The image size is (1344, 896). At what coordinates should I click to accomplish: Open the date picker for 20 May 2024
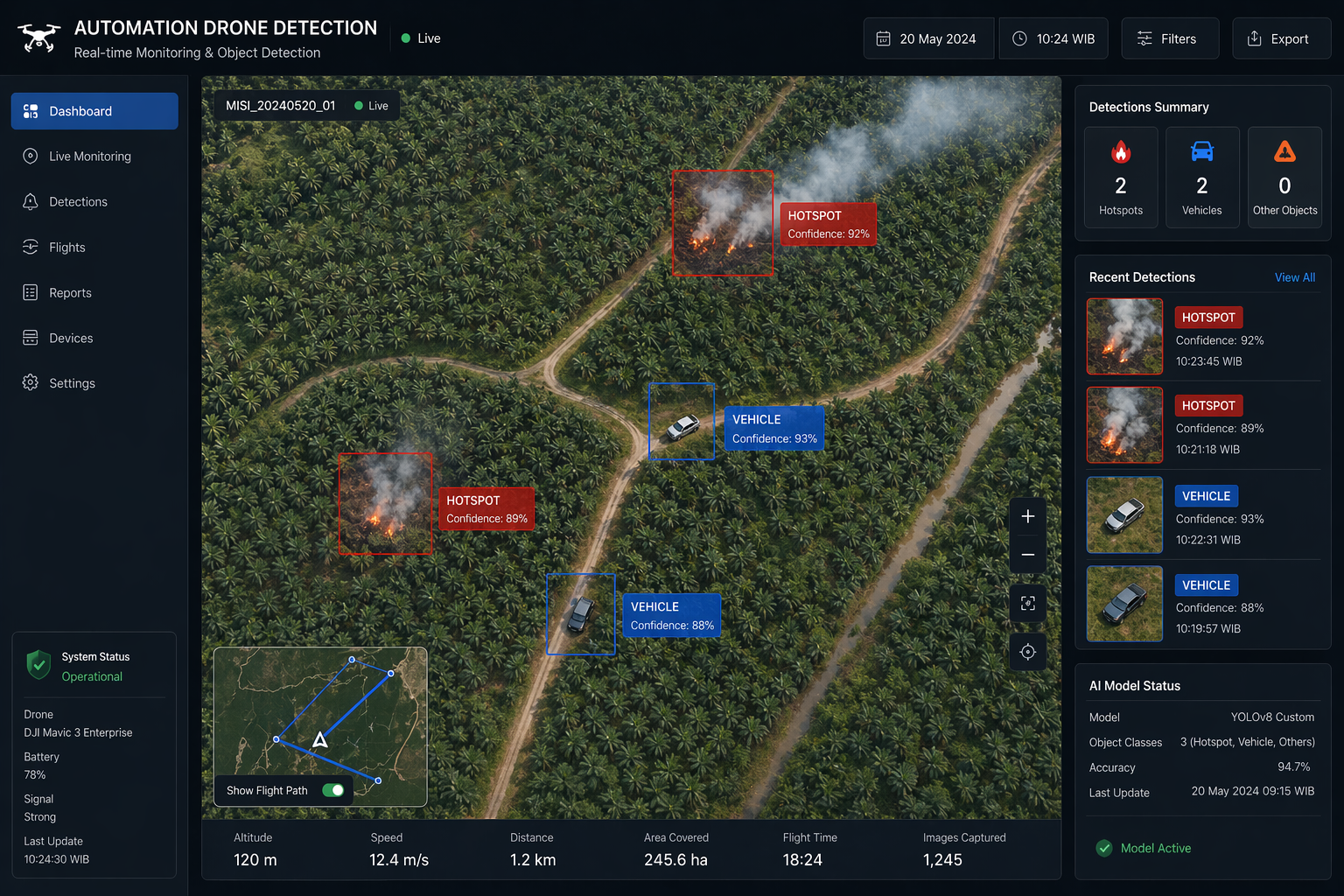(928, 38)
